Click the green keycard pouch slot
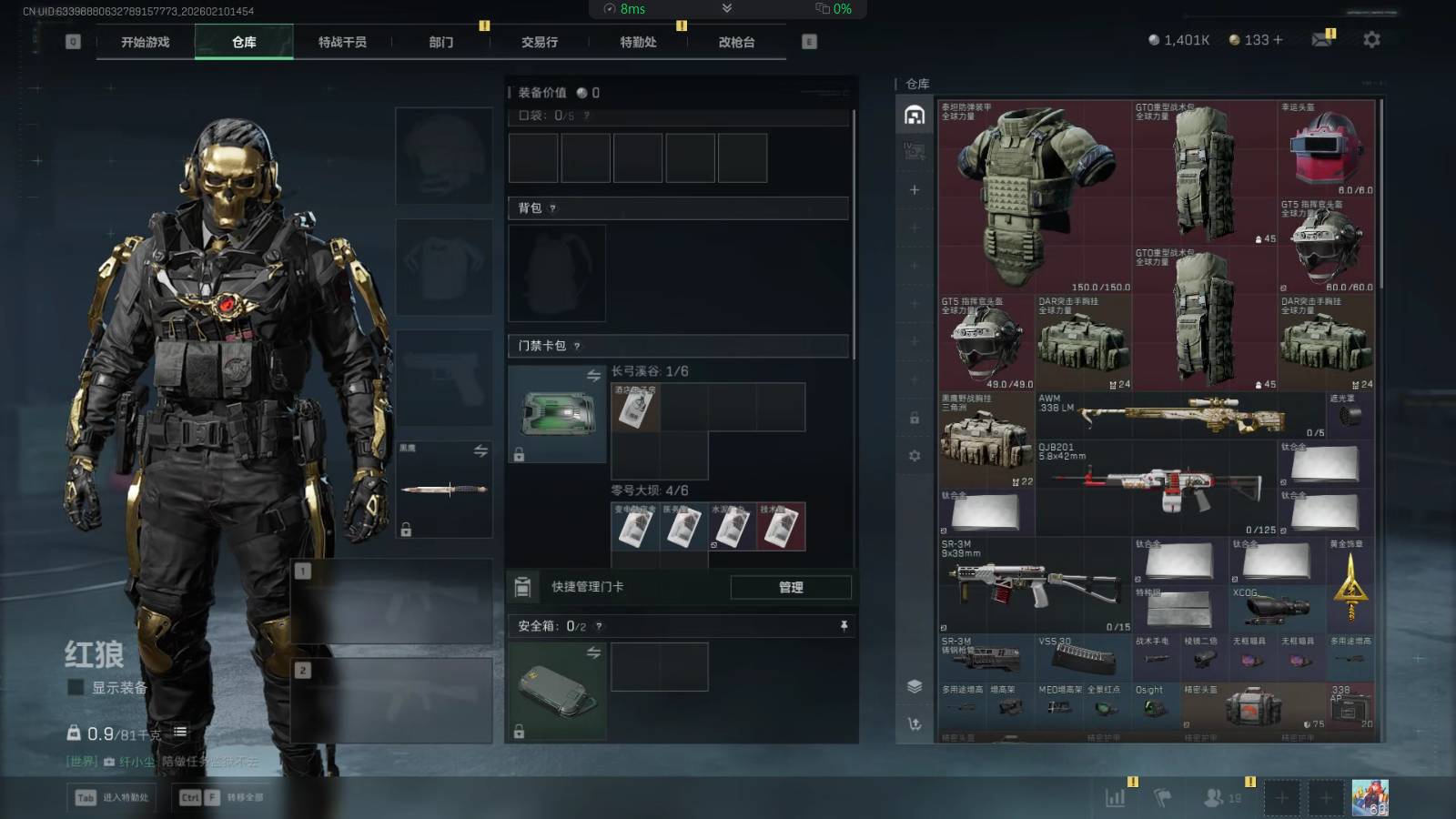Image resolution: width=1456 pixels, height=819 pixels. [557, 415]
